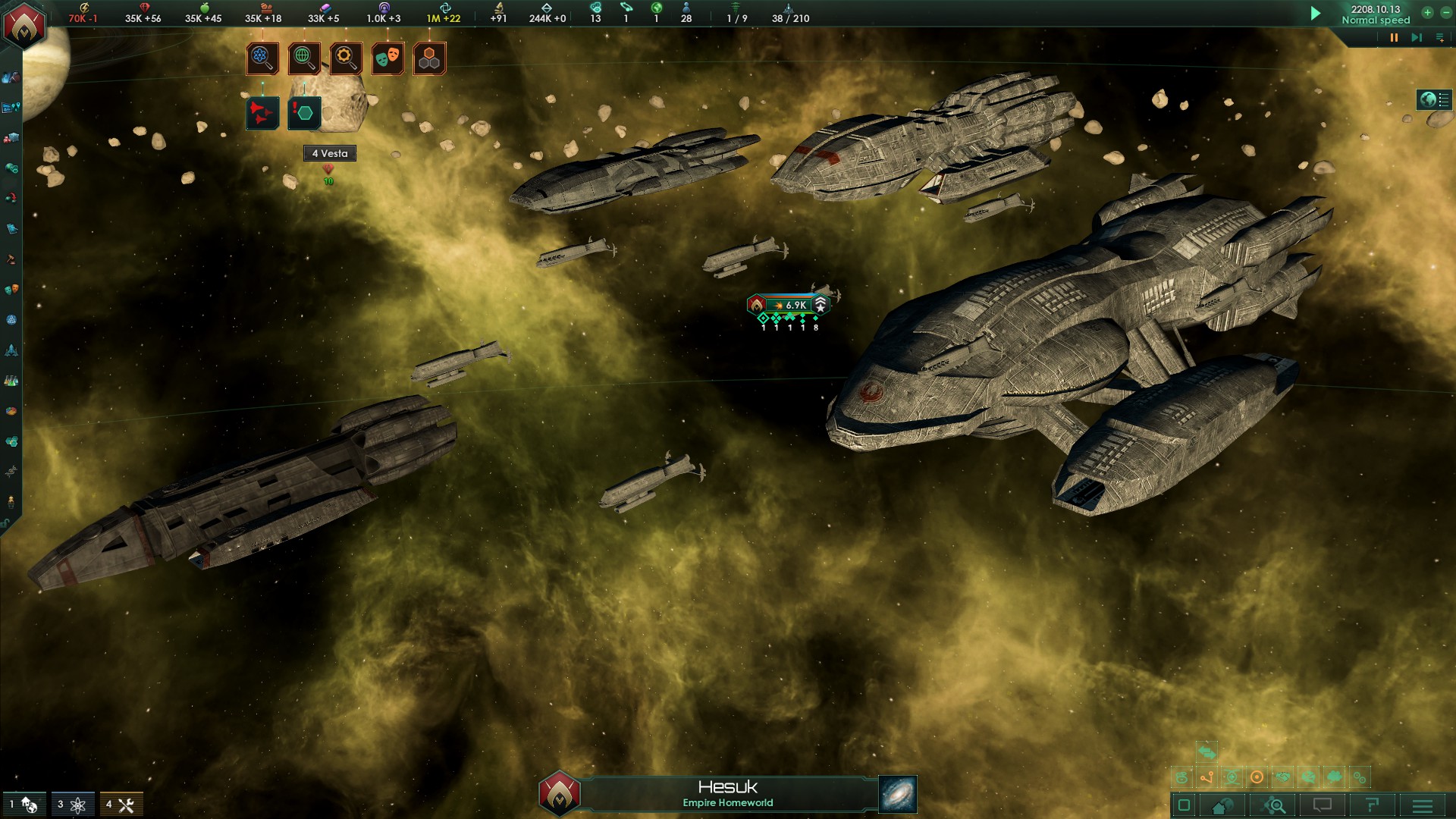Select the 4 Vesta asteroid label
1456x819 pixels.
point(330,153)
